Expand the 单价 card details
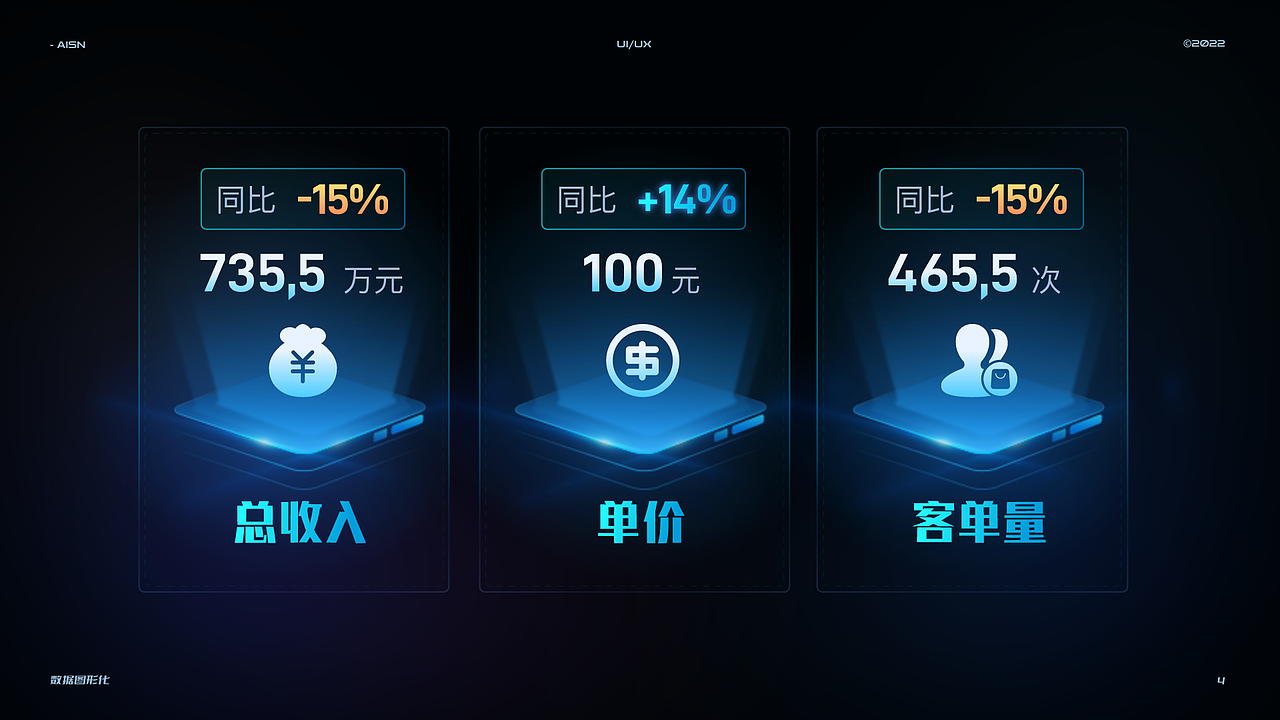Screen dimensions: 1280x720 pyautogui.click(x=634, y=358)
